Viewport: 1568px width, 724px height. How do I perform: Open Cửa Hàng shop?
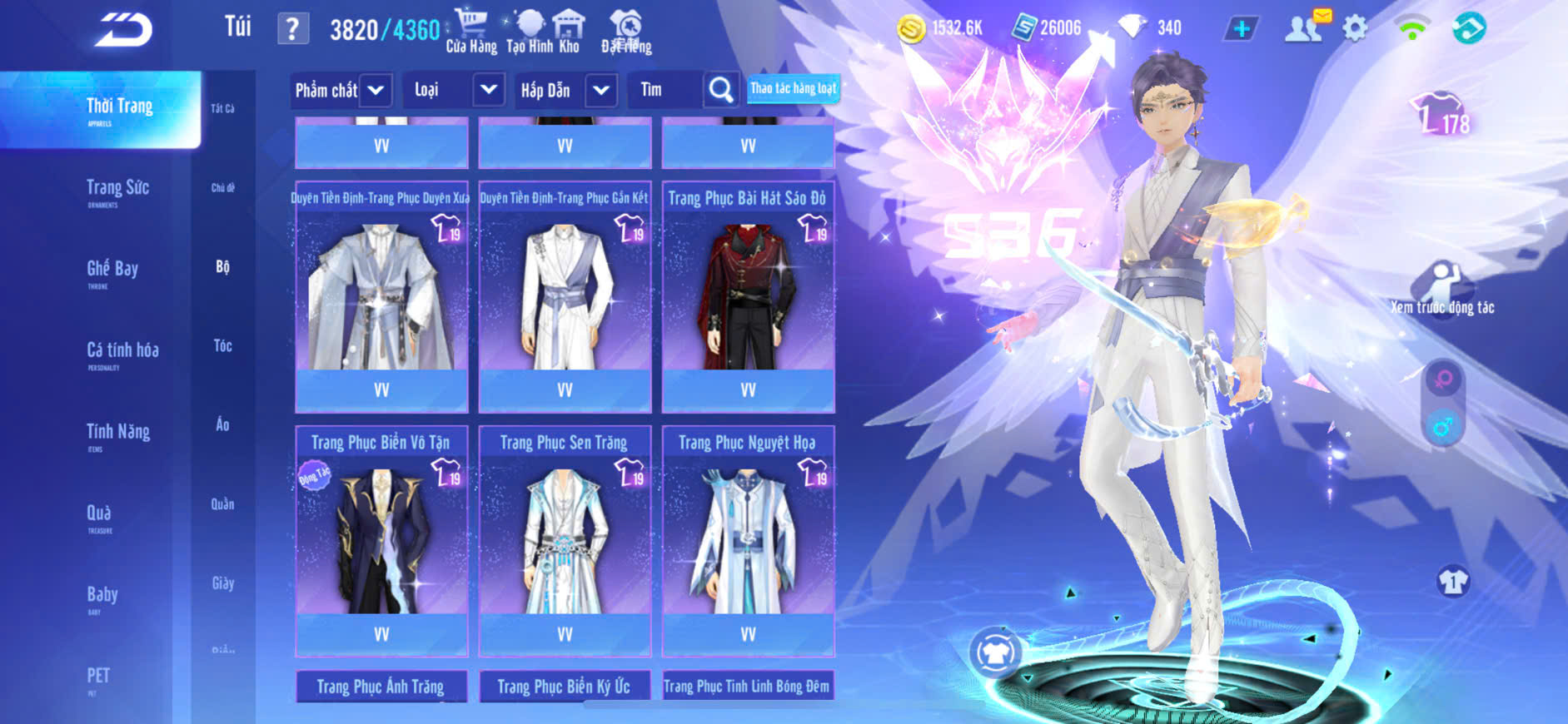tap(471, 32)
